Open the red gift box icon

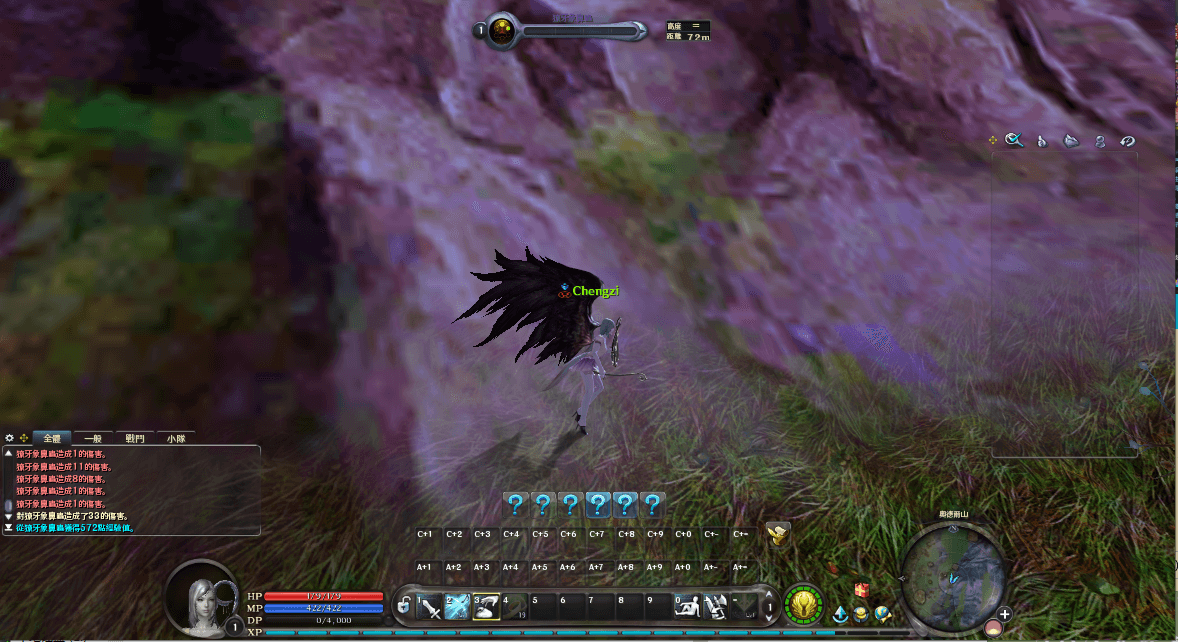pos(861,591)
